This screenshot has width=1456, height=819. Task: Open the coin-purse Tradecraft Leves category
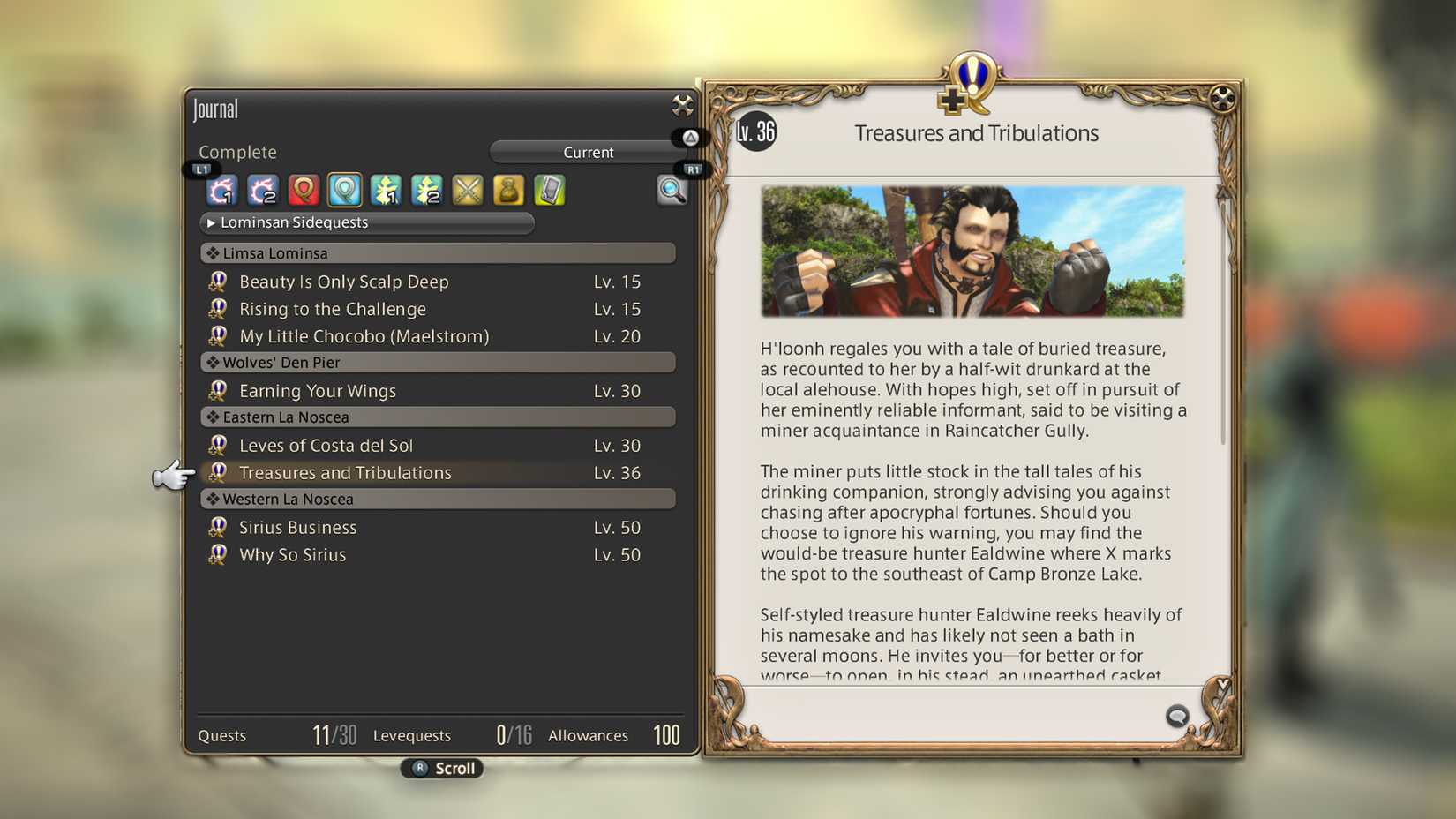(x=507, y=190)
